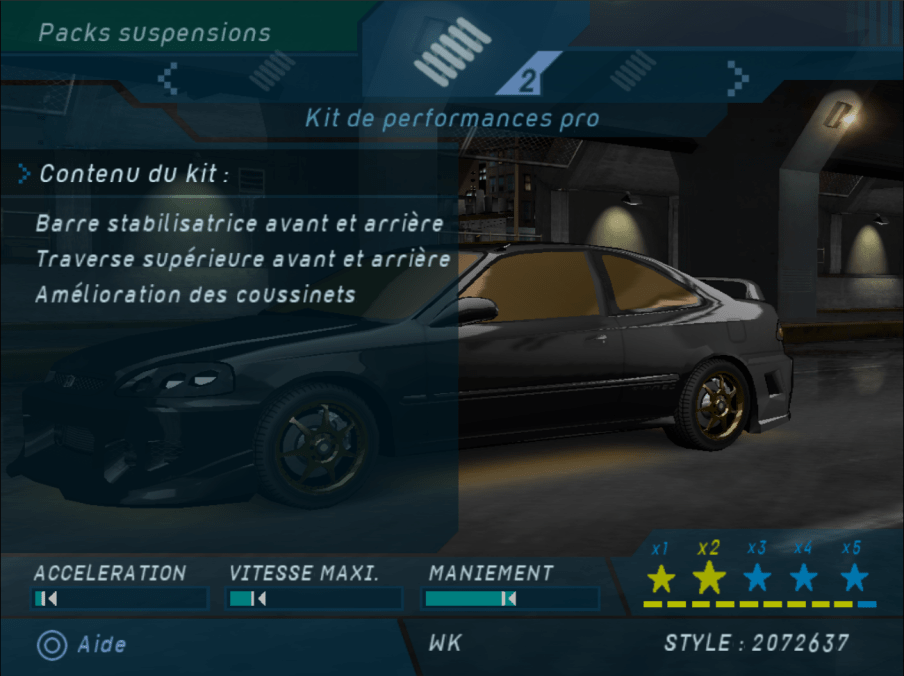Choose the dimmed spring icon left of center
The image size is (904, 676).
pos(270,73)
